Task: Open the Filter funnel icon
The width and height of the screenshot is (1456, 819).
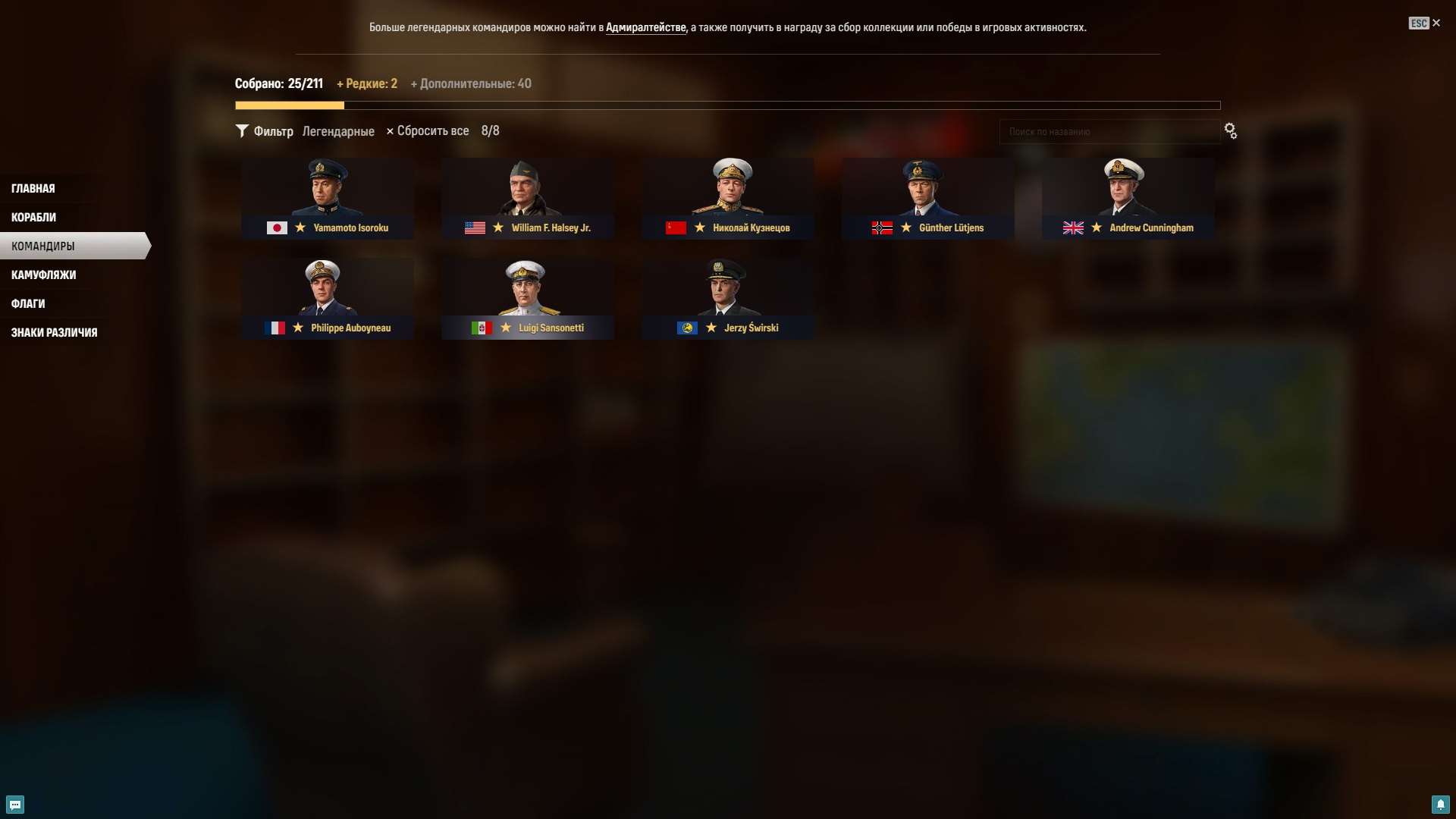Action: [x=242, y=131]
